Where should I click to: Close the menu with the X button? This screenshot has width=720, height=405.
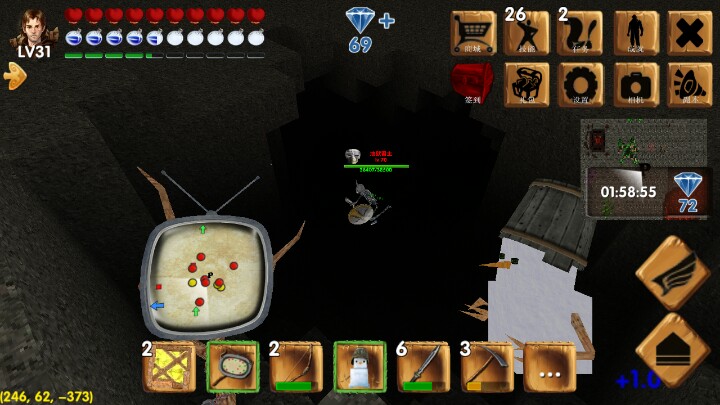[x=689, y=32]
